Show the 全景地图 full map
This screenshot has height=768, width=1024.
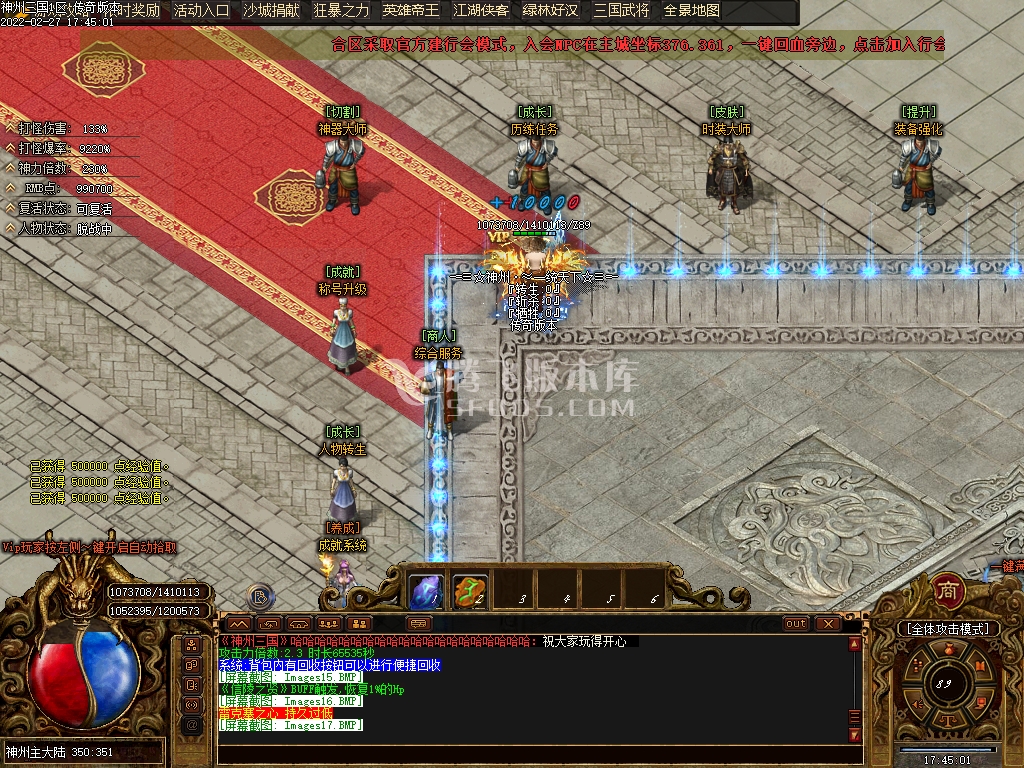coord(692,11)
